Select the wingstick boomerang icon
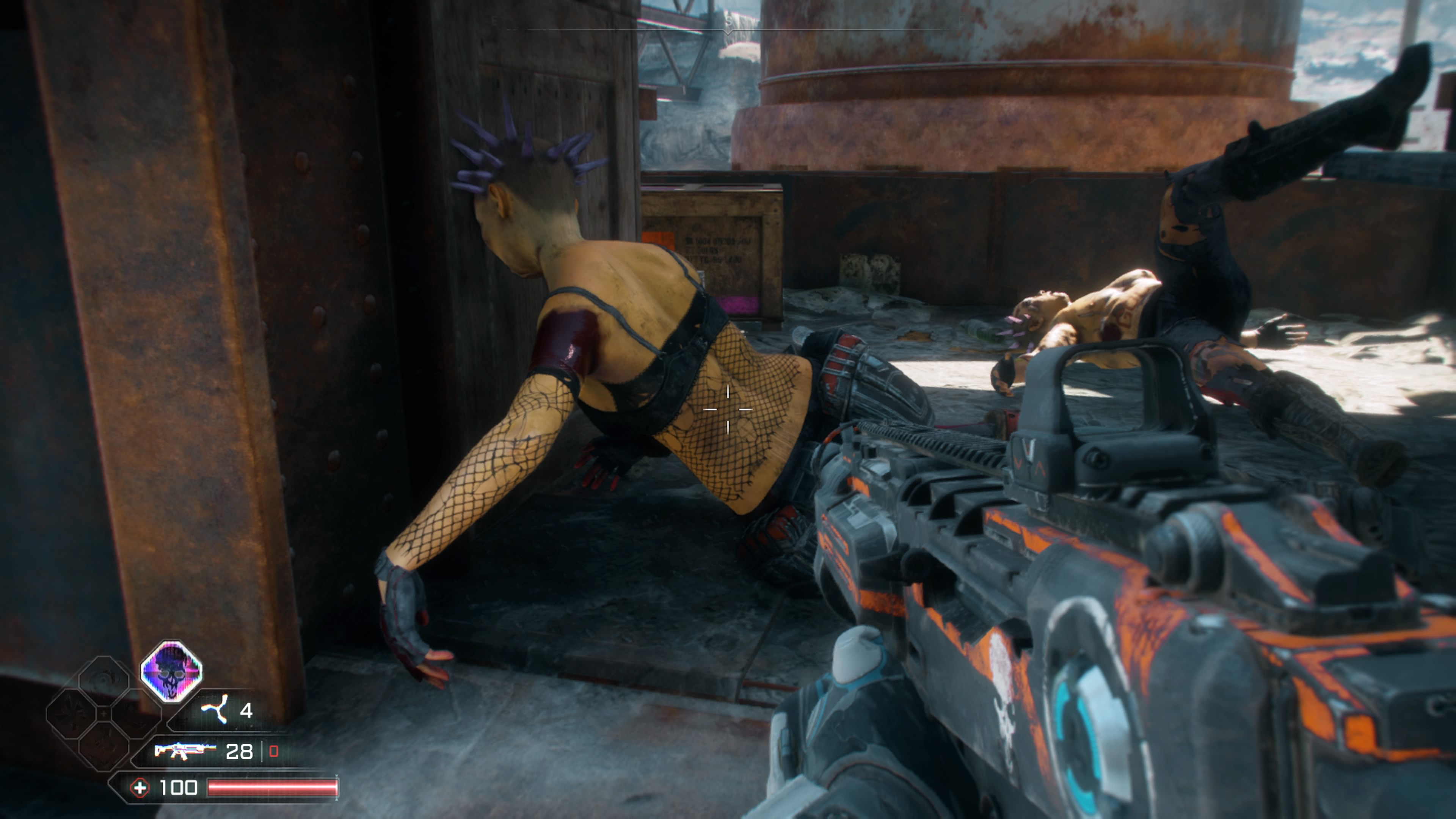 215,709
